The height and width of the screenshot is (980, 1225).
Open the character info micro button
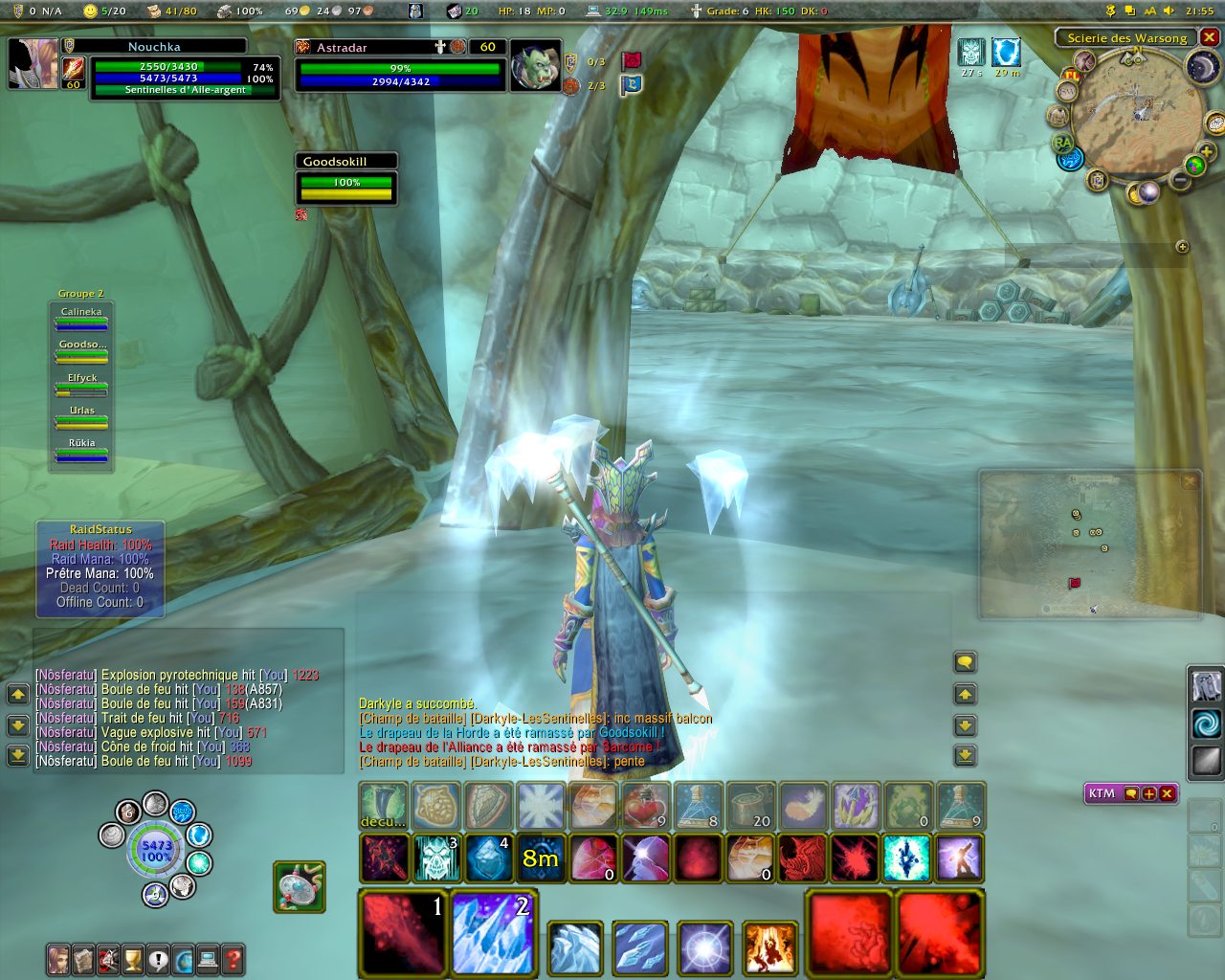coord(58,959)
